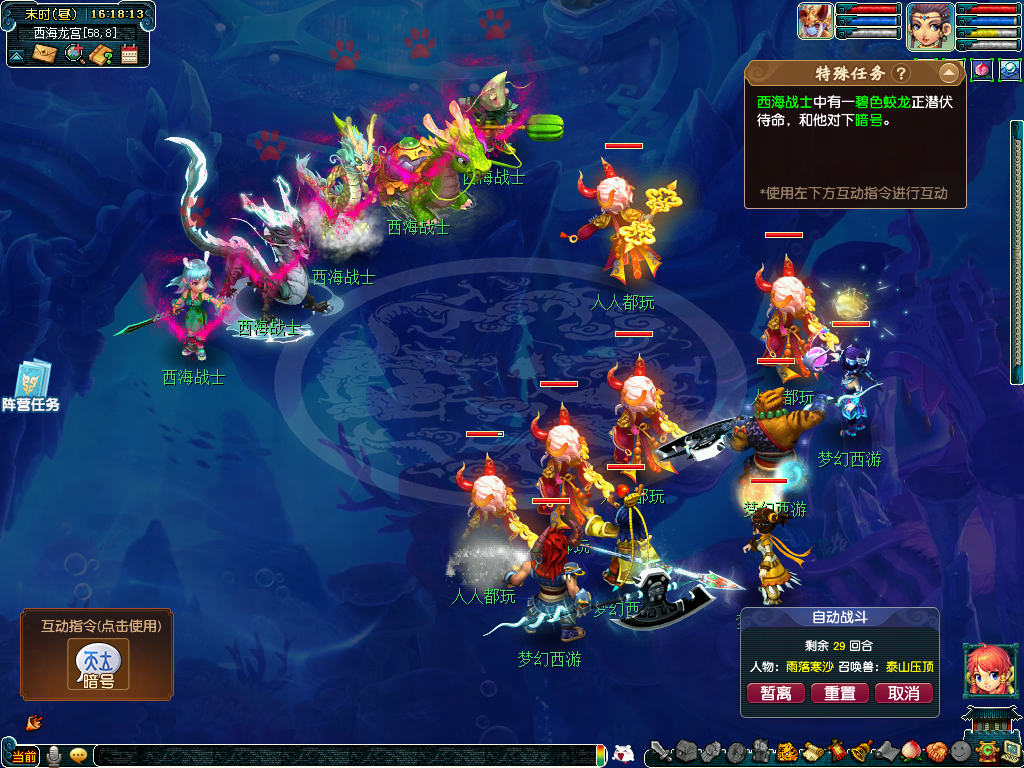The width and height of the screenshot is (1024, 768).
Task: Click the 暂离 button in auto-battle panel
Action: 776,693
